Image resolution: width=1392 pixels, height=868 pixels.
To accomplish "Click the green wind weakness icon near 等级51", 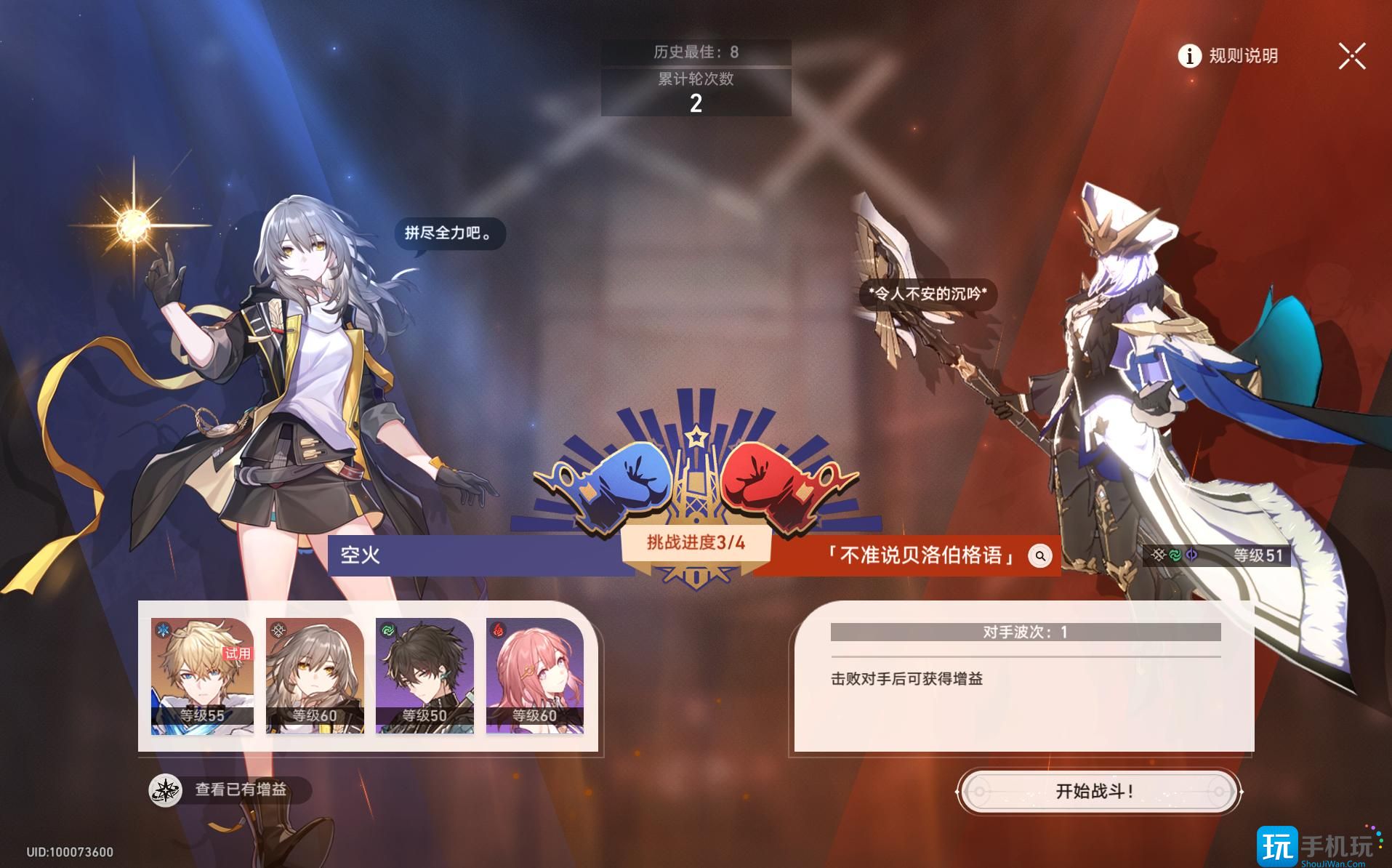I will (x=1175, y=555).
